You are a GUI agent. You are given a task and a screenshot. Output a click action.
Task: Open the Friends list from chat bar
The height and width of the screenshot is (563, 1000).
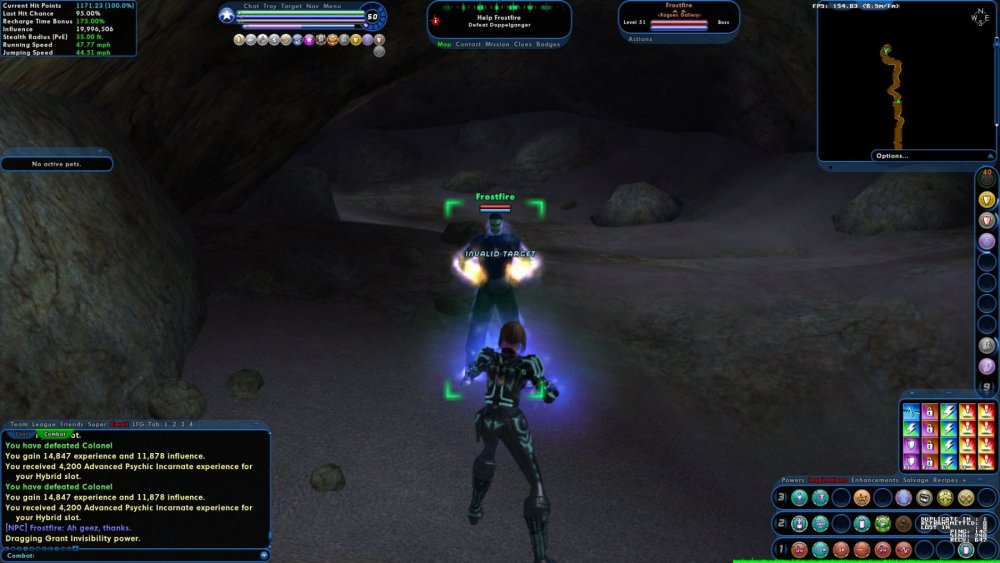(x=72, y=425)
